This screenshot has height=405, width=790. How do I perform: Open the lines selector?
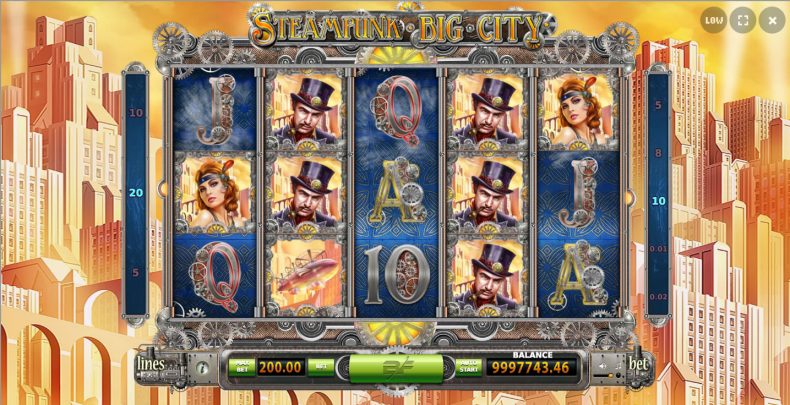[x=151, y=364]
